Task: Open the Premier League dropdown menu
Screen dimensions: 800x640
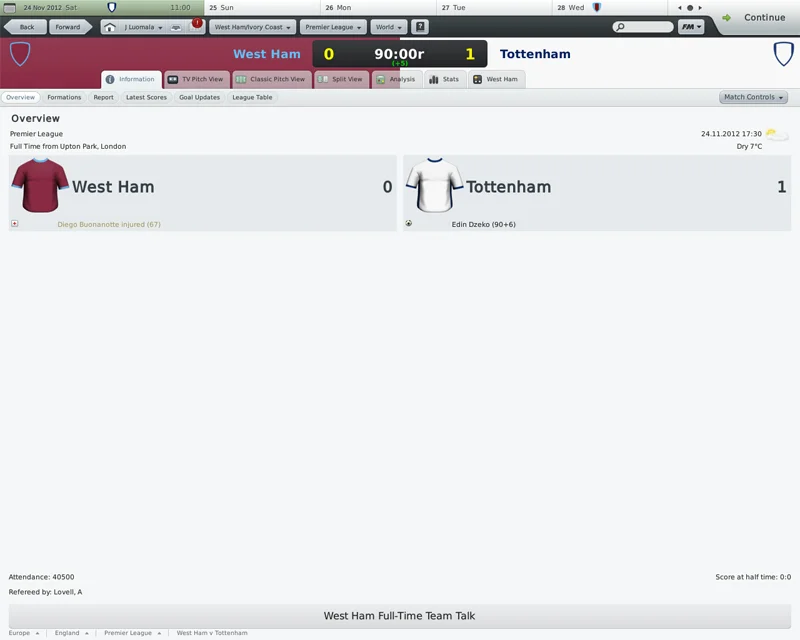Action: tap(332, 27)
